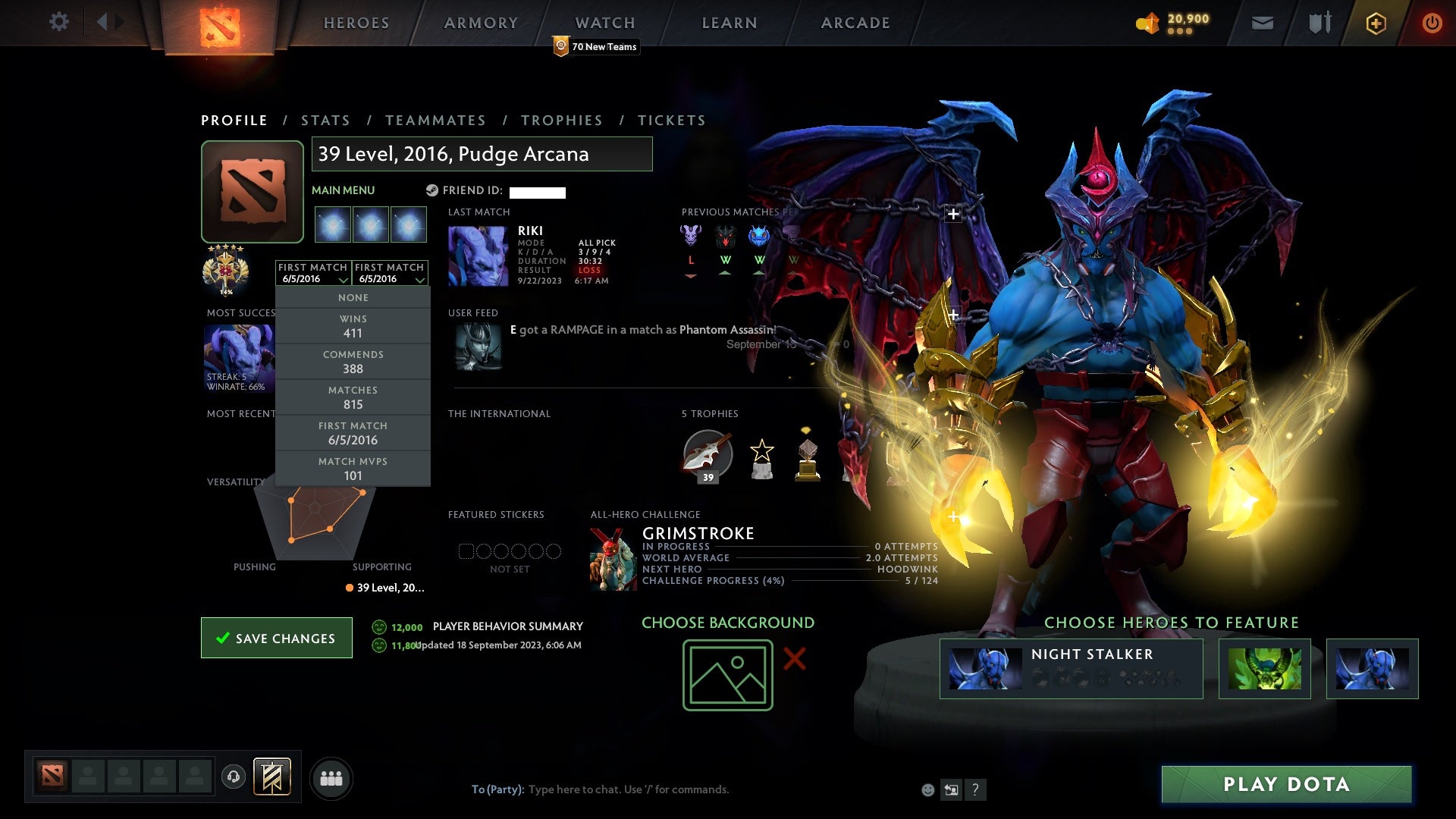The image size is (1456, 819).
Task: Choose MATCH MVPS from the open dropdown
Action: coord(353,468)
